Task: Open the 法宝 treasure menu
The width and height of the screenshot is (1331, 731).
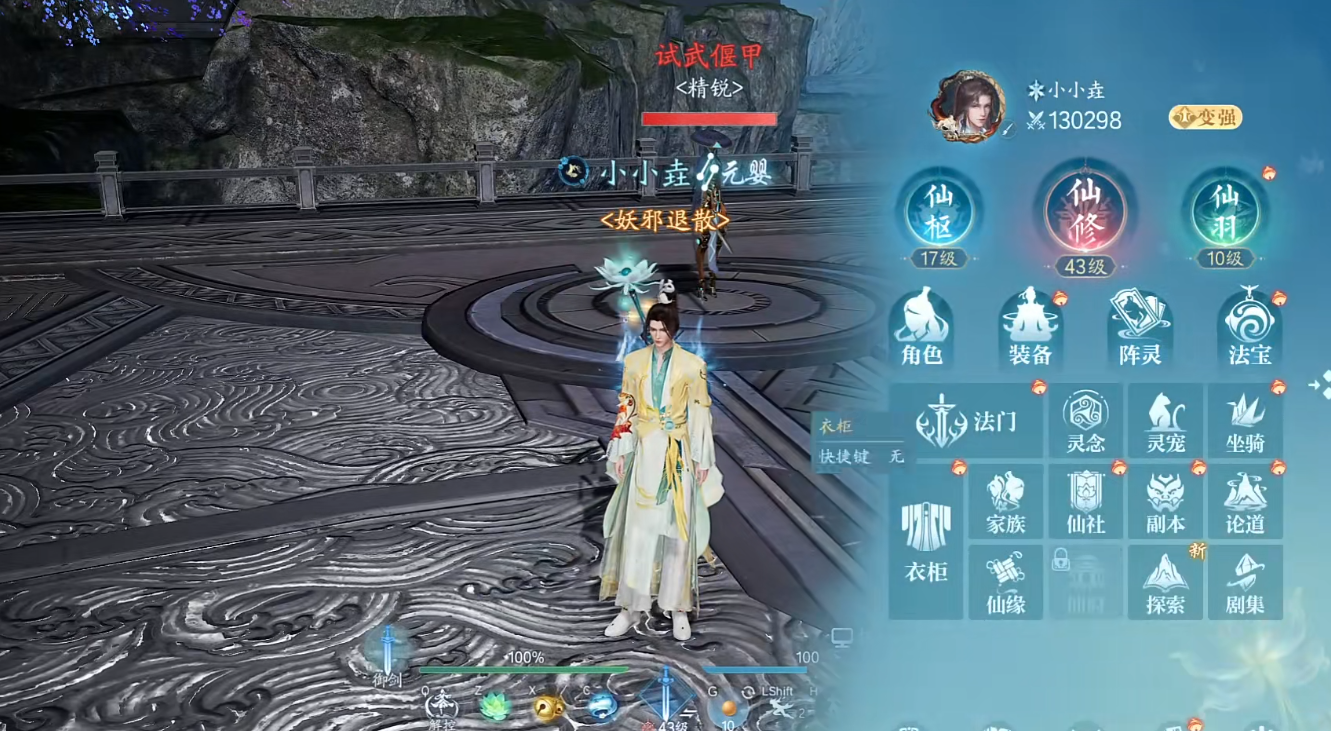Action: click(x=1249, y=328)
